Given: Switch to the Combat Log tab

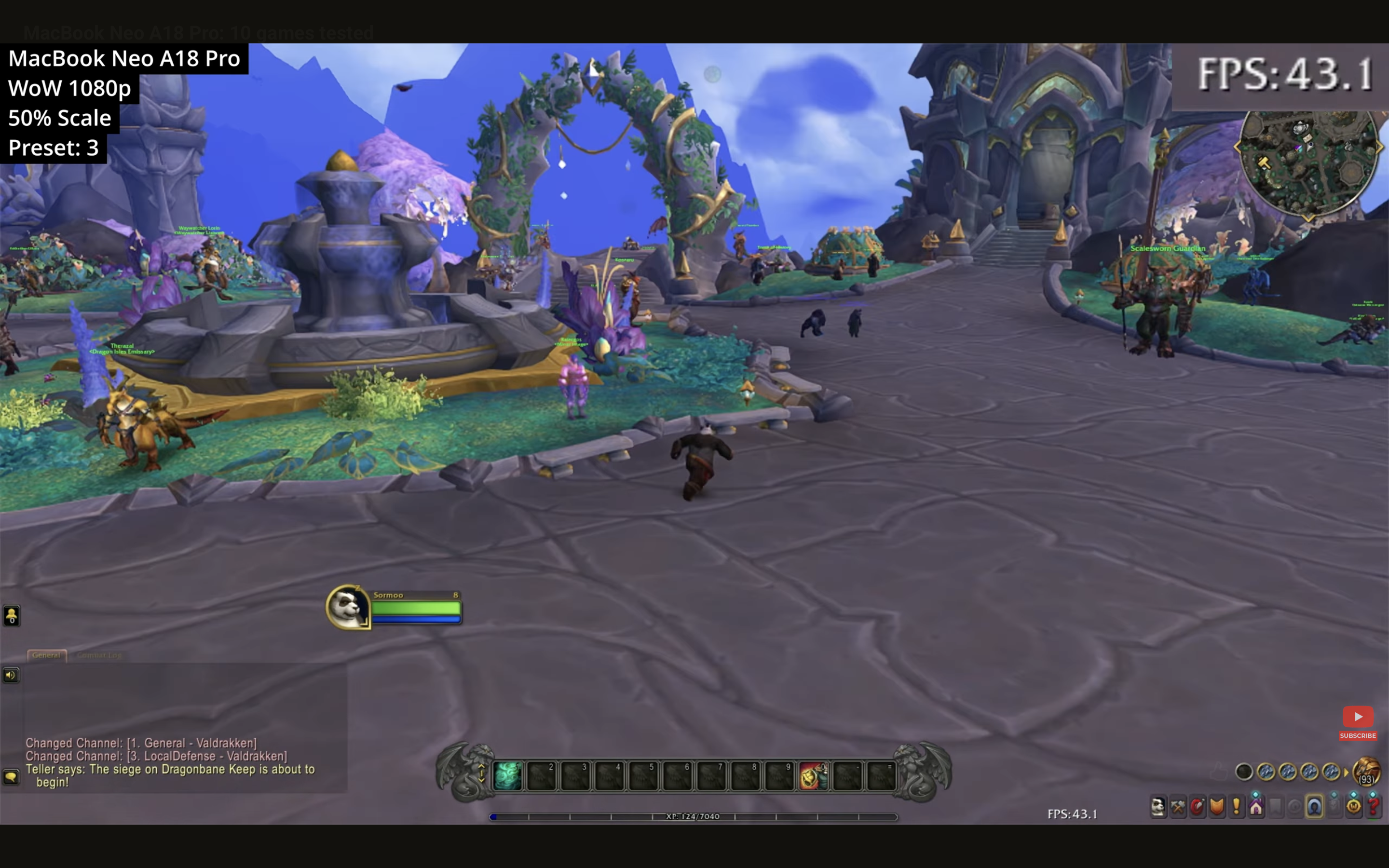Looking at the screenshot, I should pyautogui.click(x=99, y=655).
